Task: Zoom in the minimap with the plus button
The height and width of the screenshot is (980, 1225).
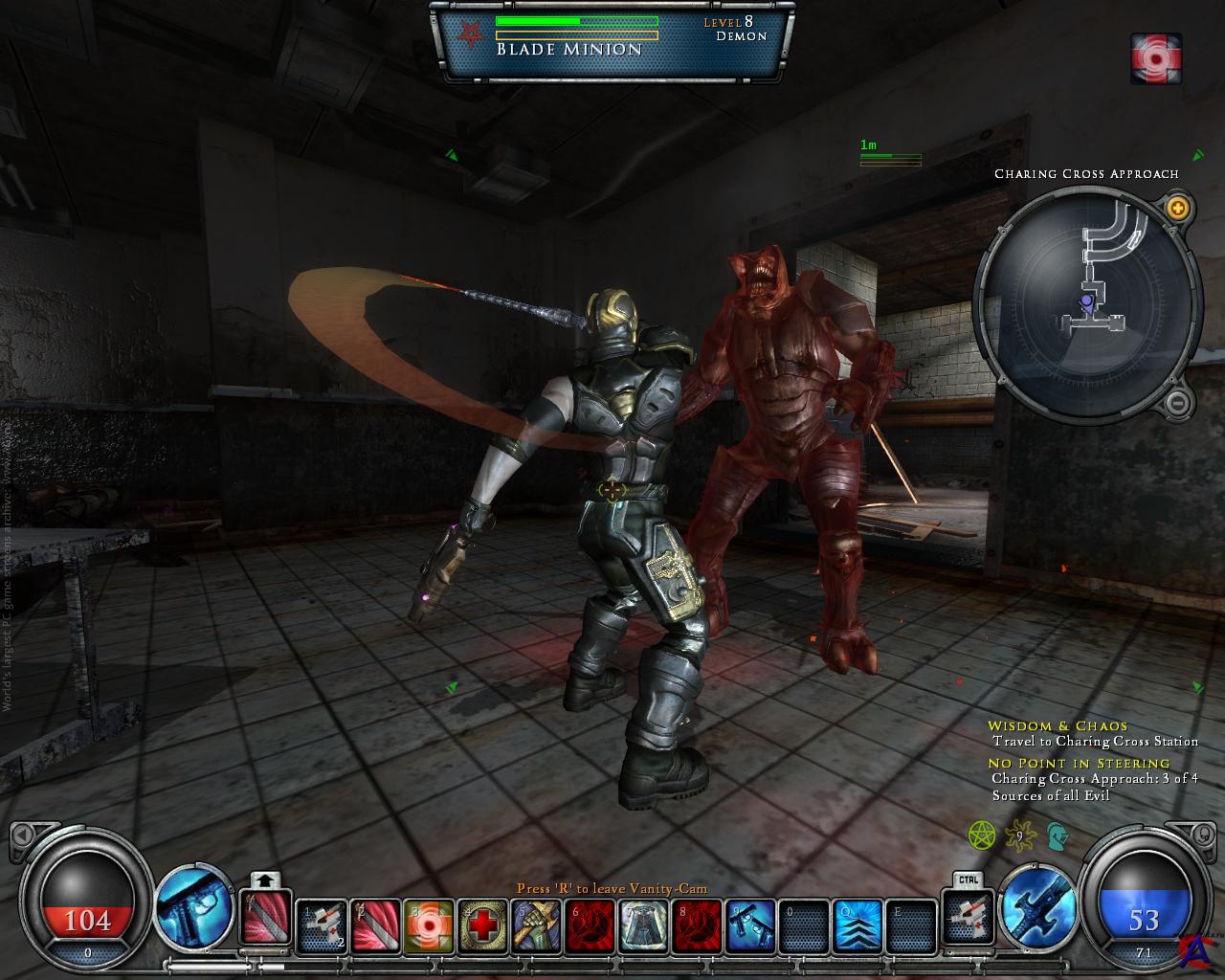Action: point(1178,207)
